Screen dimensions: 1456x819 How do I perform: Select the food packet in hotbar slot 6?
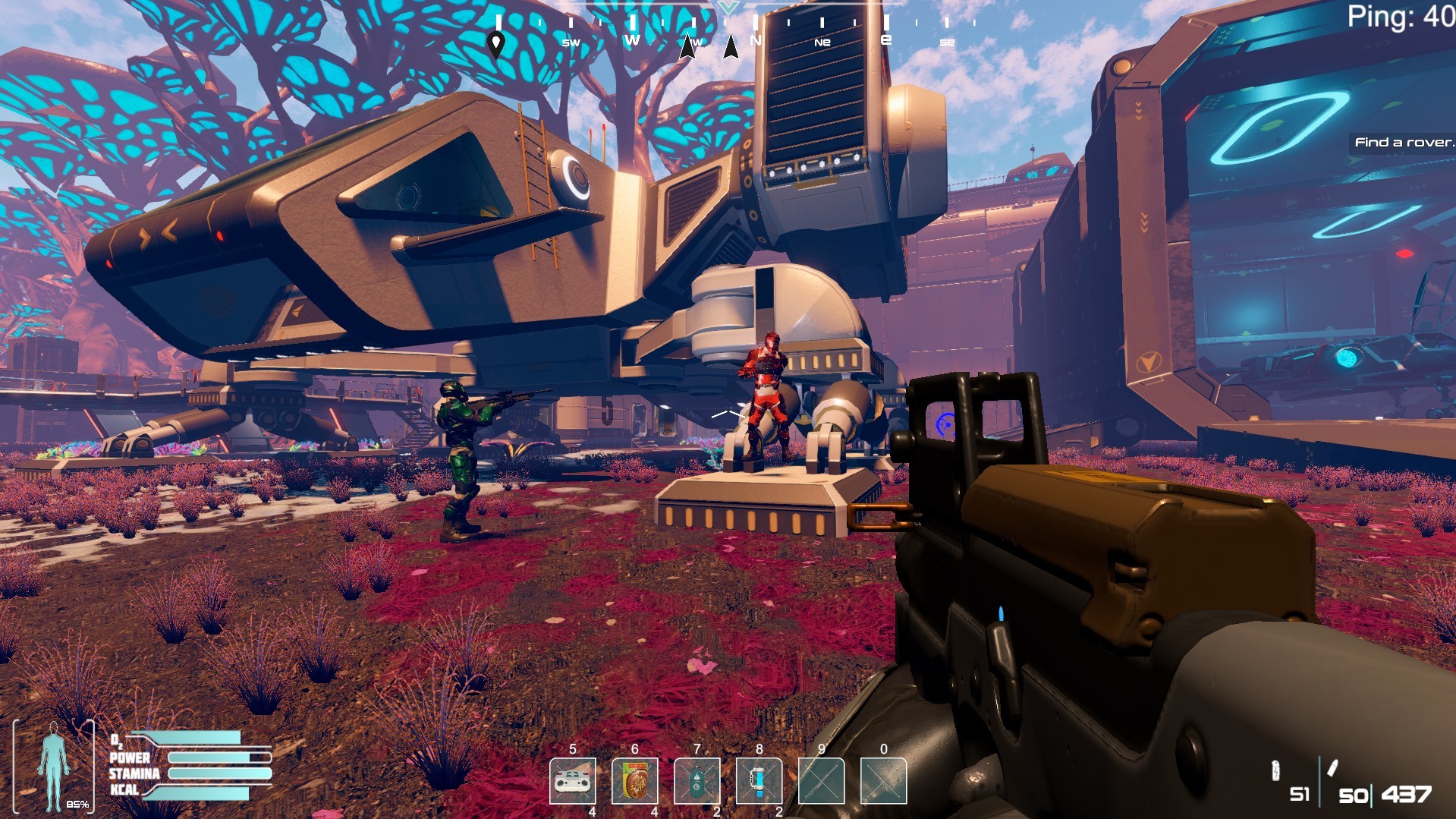click(x=635, y=781)
